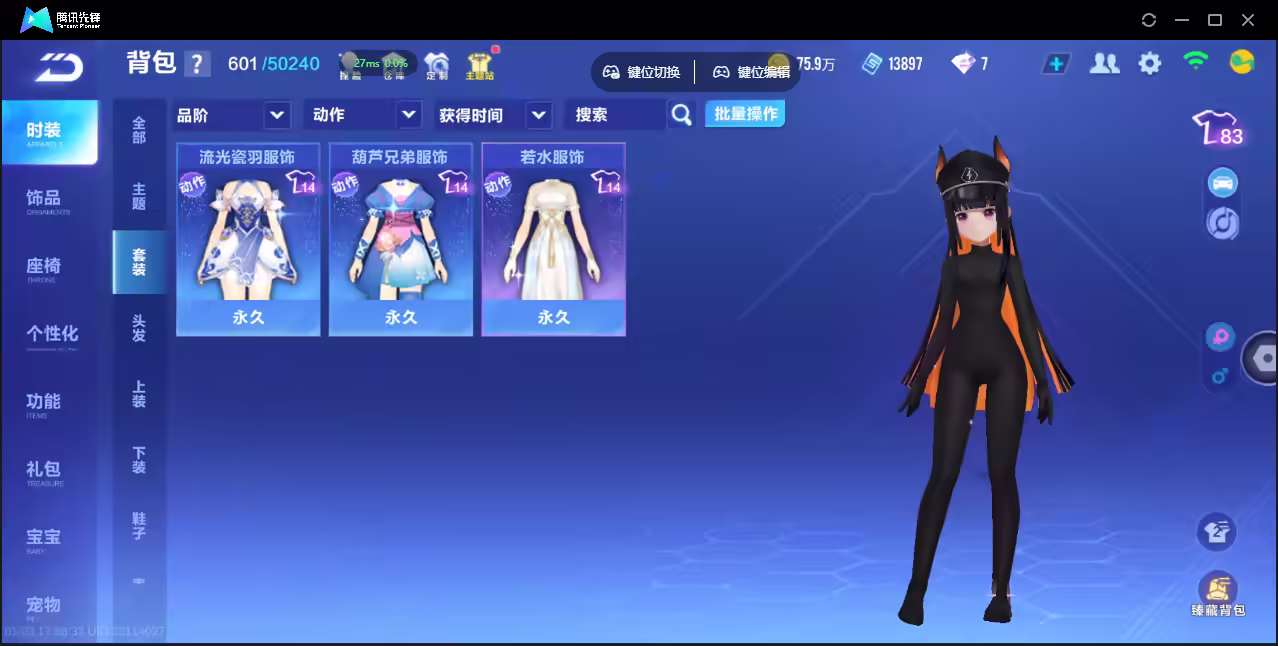Image resolution: width=1278 pixels, height=646 pixels.
Task: Choose the 葫芦兄弟服饰 outfit card
Action: pos(400,240)
